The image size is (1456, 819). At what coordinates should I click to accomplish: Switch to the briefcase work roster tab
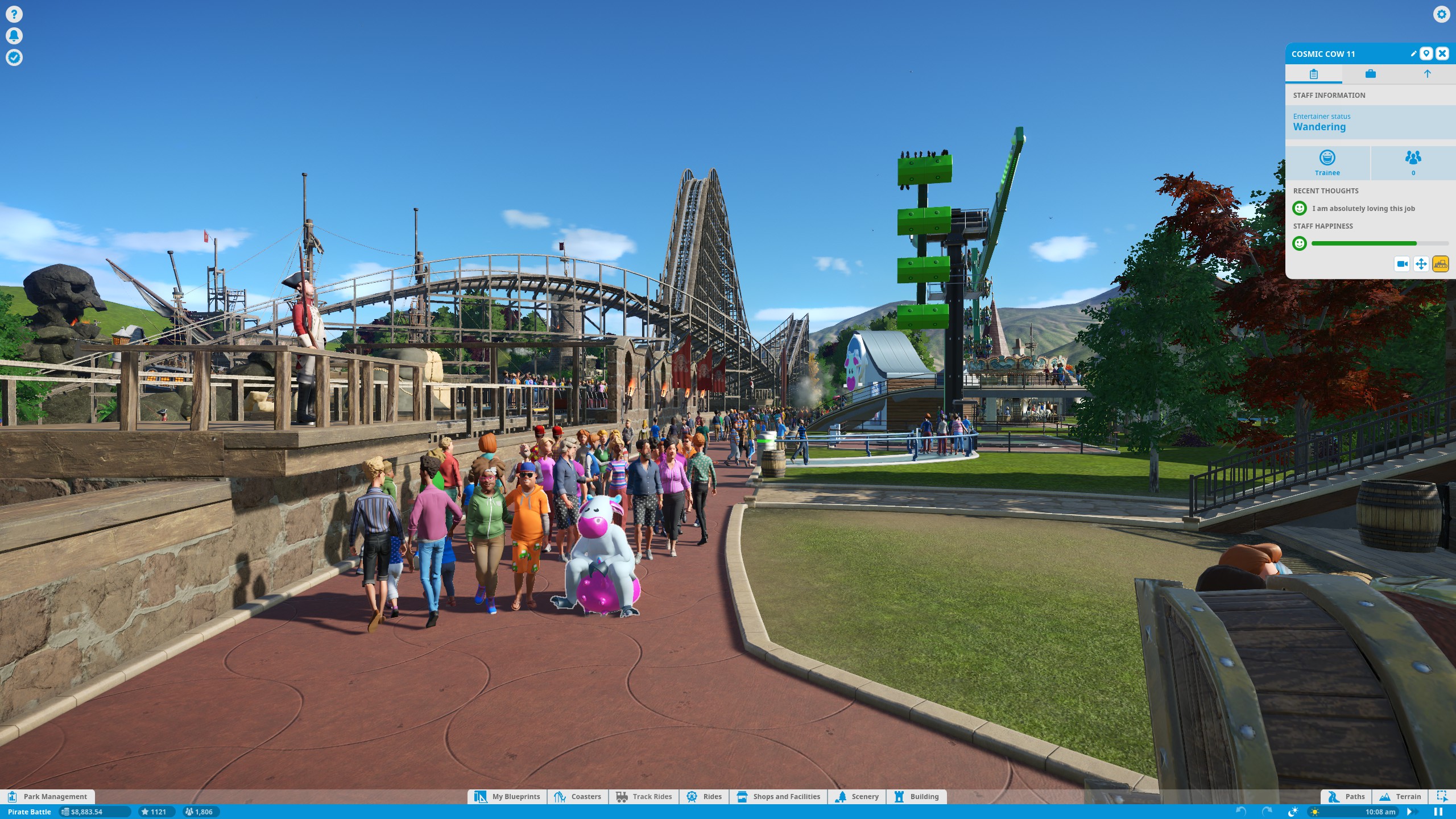(1370, 74)
